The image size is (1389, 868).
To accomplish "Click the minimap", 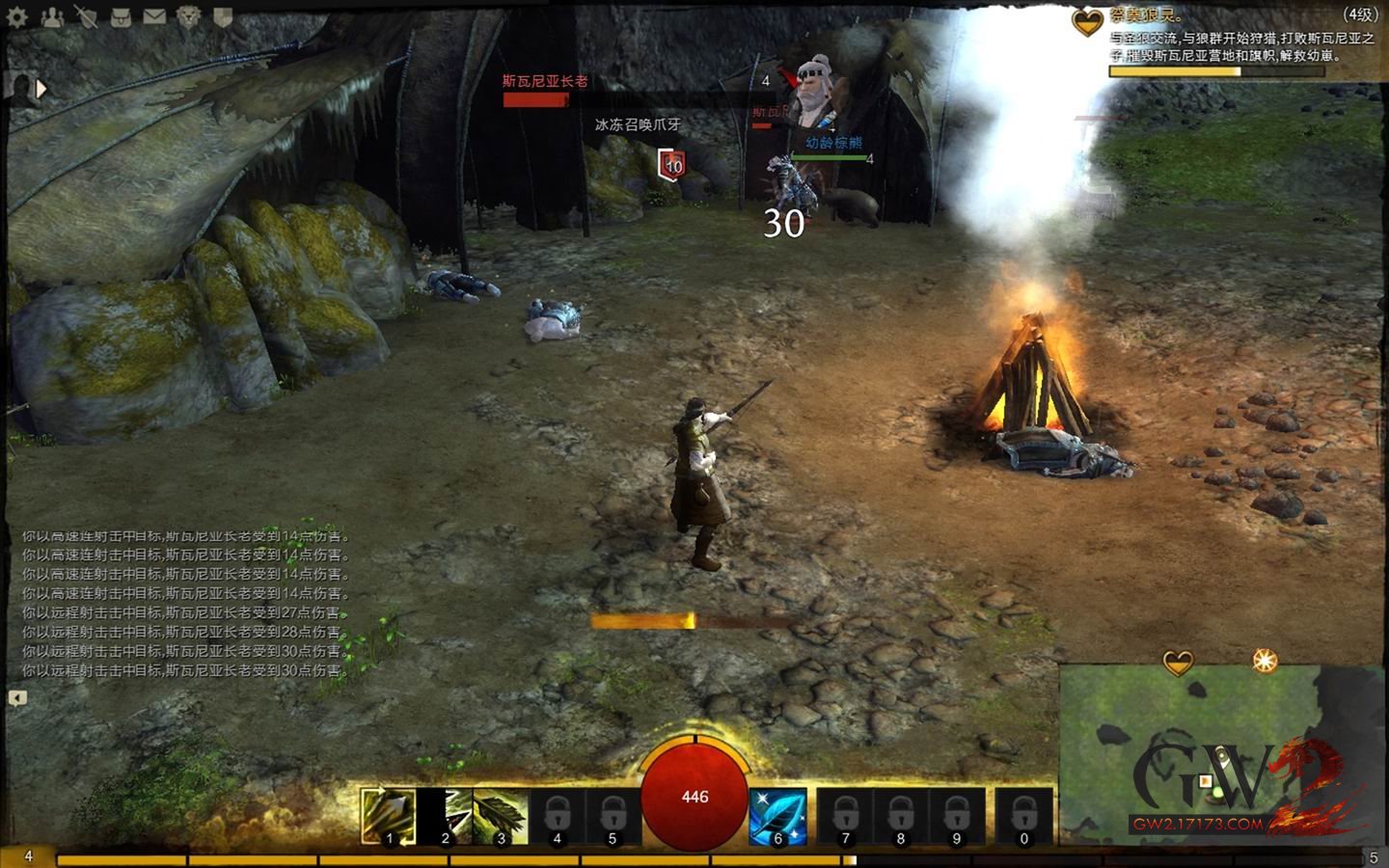I will point(1206,752).
